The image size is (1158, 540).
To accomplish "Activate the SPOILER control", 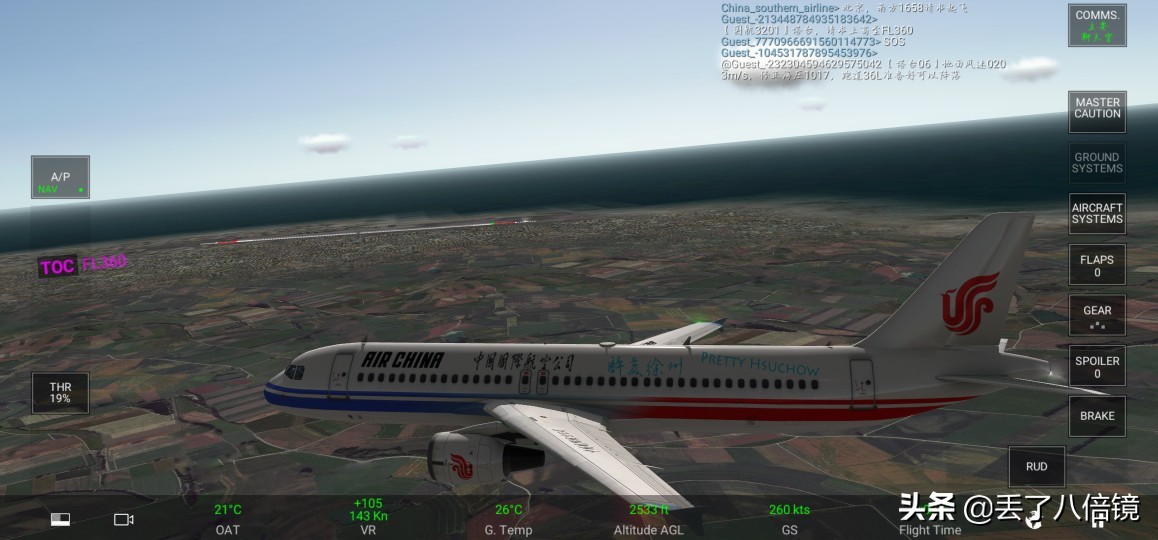I will [1097, 367].
